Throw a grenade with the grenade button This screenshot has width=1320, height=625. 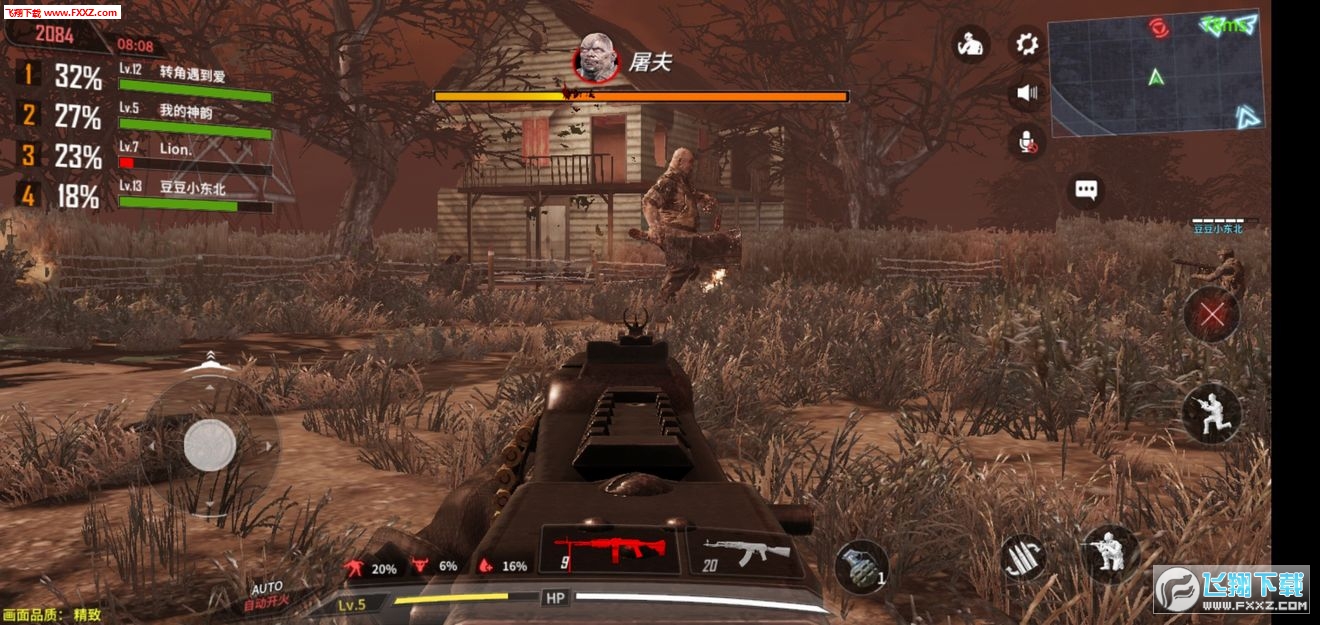(861, 566)
